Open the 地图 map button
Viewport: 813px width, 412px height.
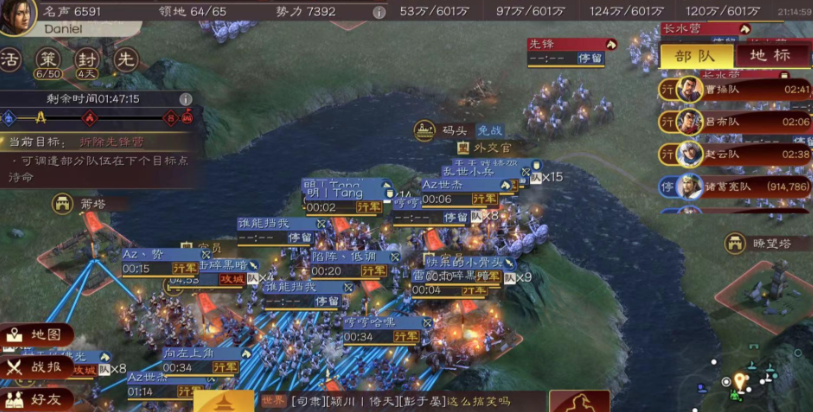click(40, 335)
